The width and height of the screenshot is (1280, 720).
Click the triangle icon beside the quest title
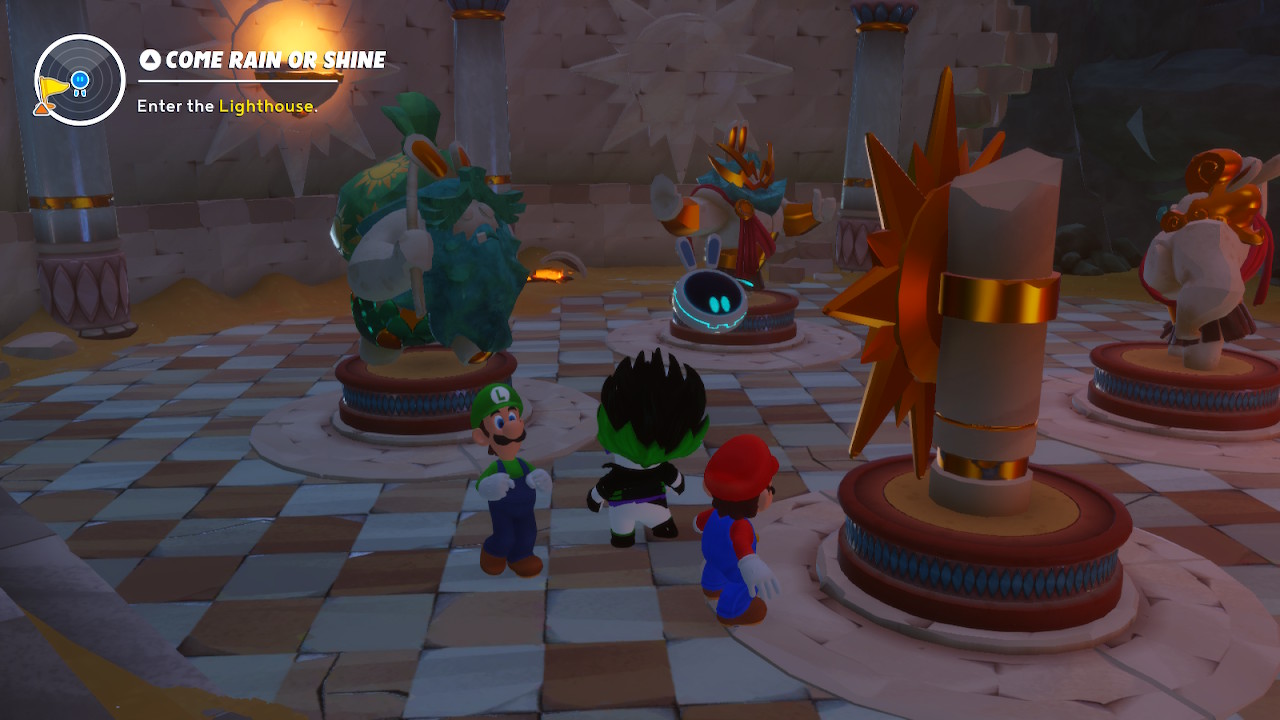[150, 60]
